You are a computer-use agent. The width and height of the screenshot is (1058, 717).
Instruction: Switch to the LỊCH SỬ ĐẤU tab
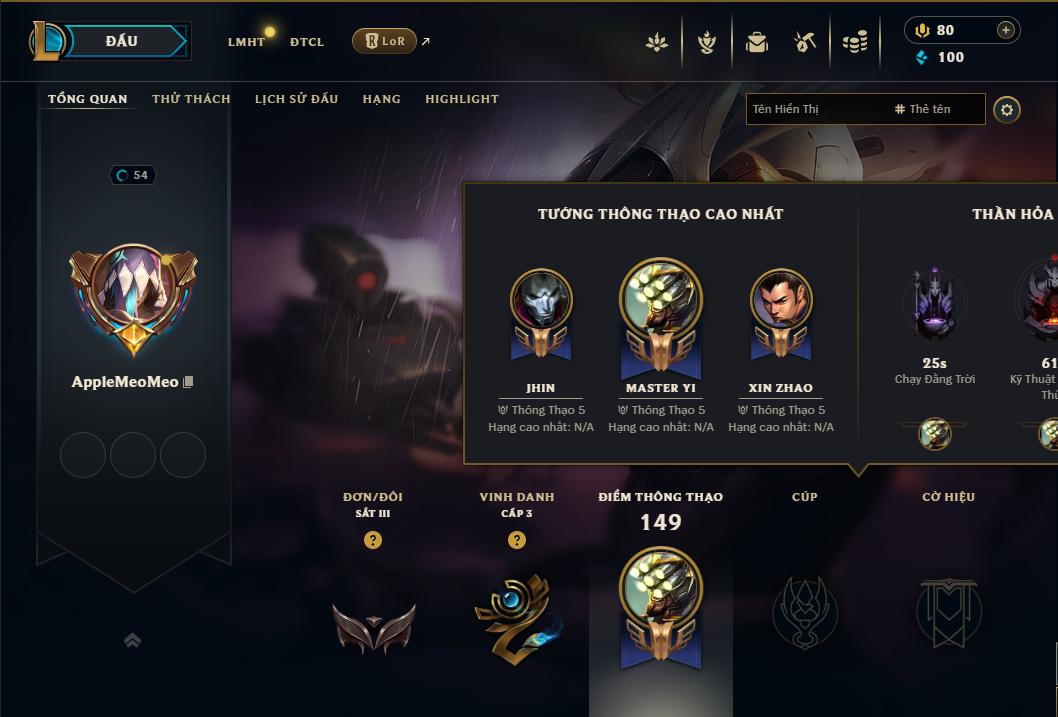coord(296,99)
